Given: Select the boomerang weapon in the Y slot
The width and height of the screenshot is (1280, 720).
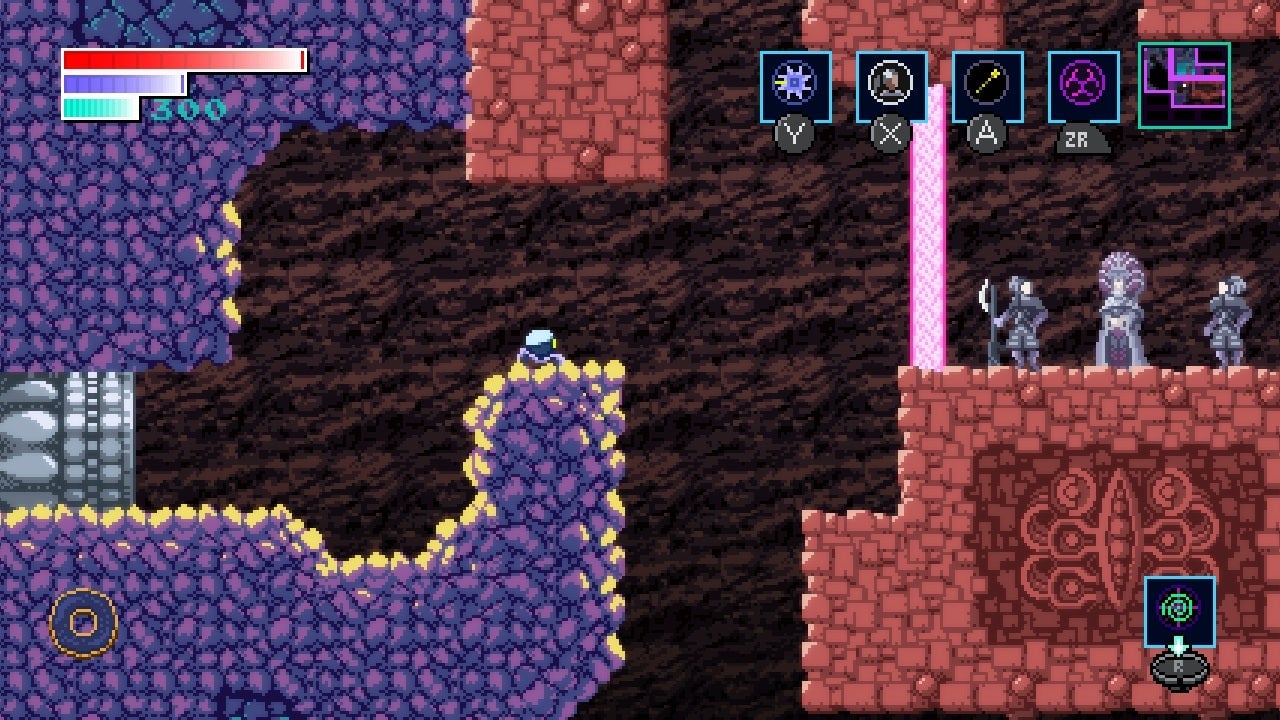Looking at the screenshot, I should 795,85.
